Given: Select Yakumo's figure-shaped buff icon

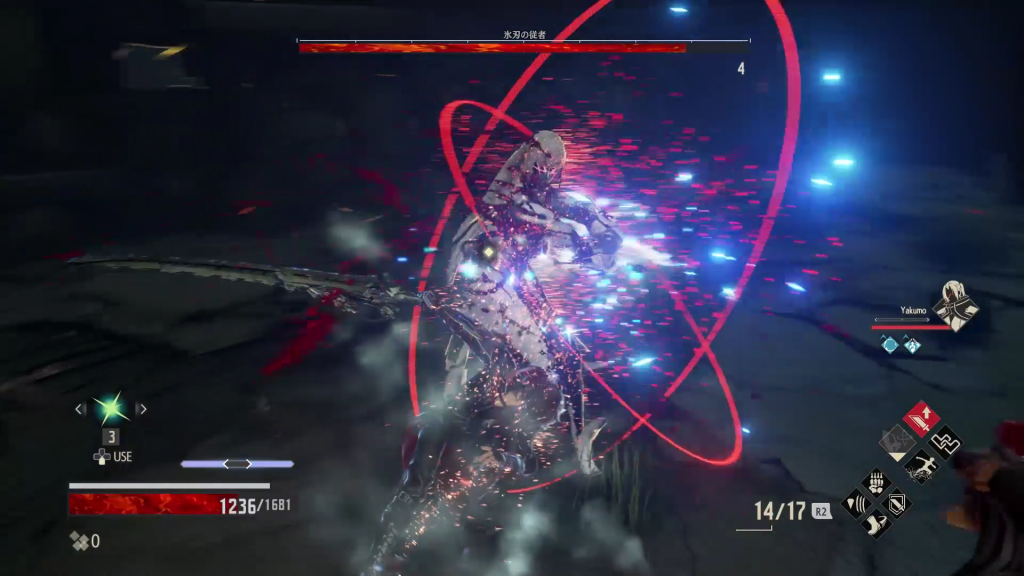Looking at the screenshot, I should point(912,344).
